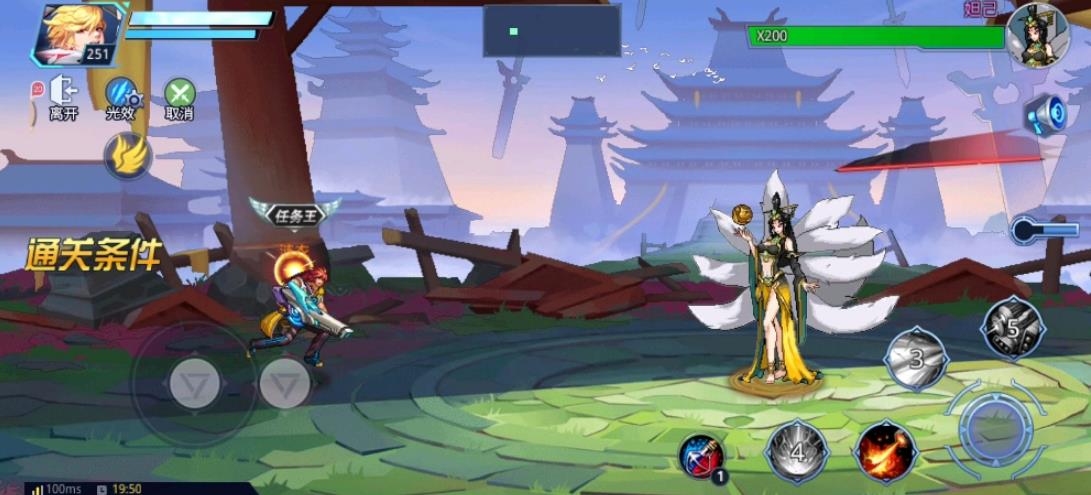The image size is (1091, 495).
Task: Select the boss portrait of 妲己
Action: pos(1038,35)
